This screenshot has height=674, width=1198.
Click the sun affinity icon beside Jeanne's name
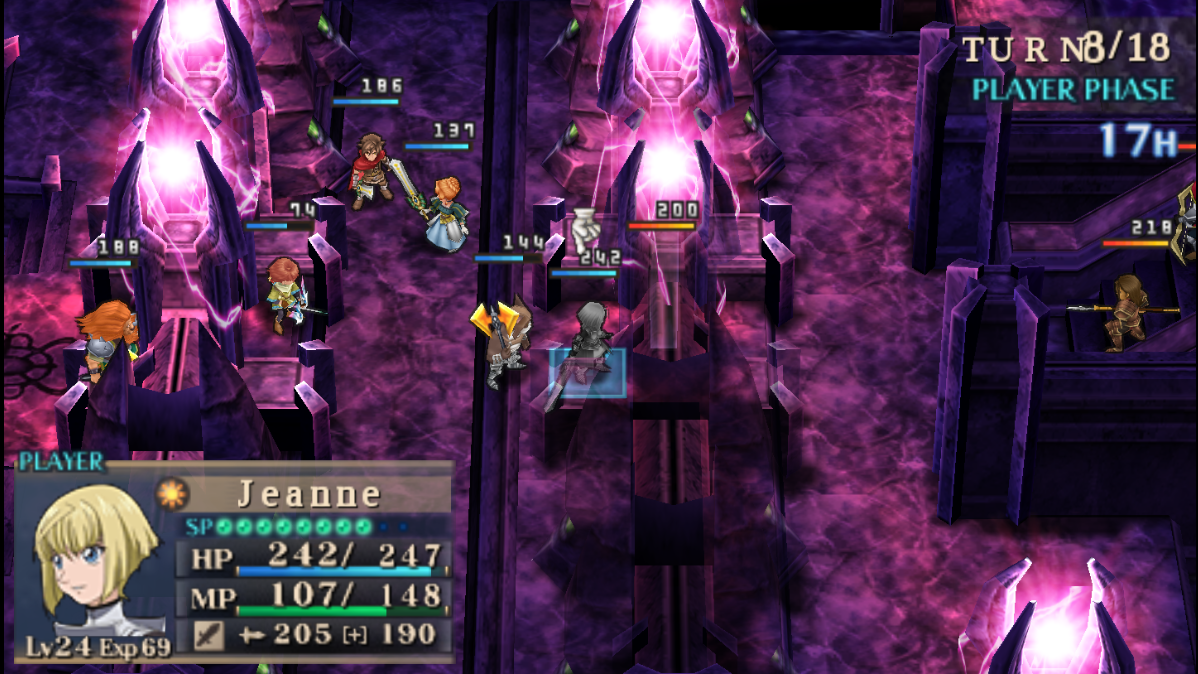[171, 494]
